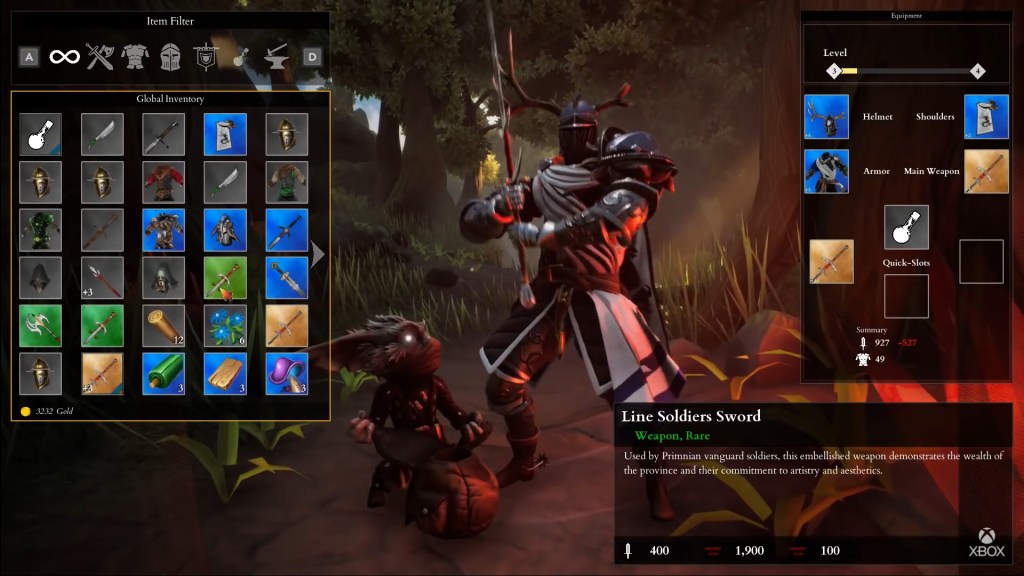
Task: Select the green rolled cloth stack
Action: click(x=164, y=373)
